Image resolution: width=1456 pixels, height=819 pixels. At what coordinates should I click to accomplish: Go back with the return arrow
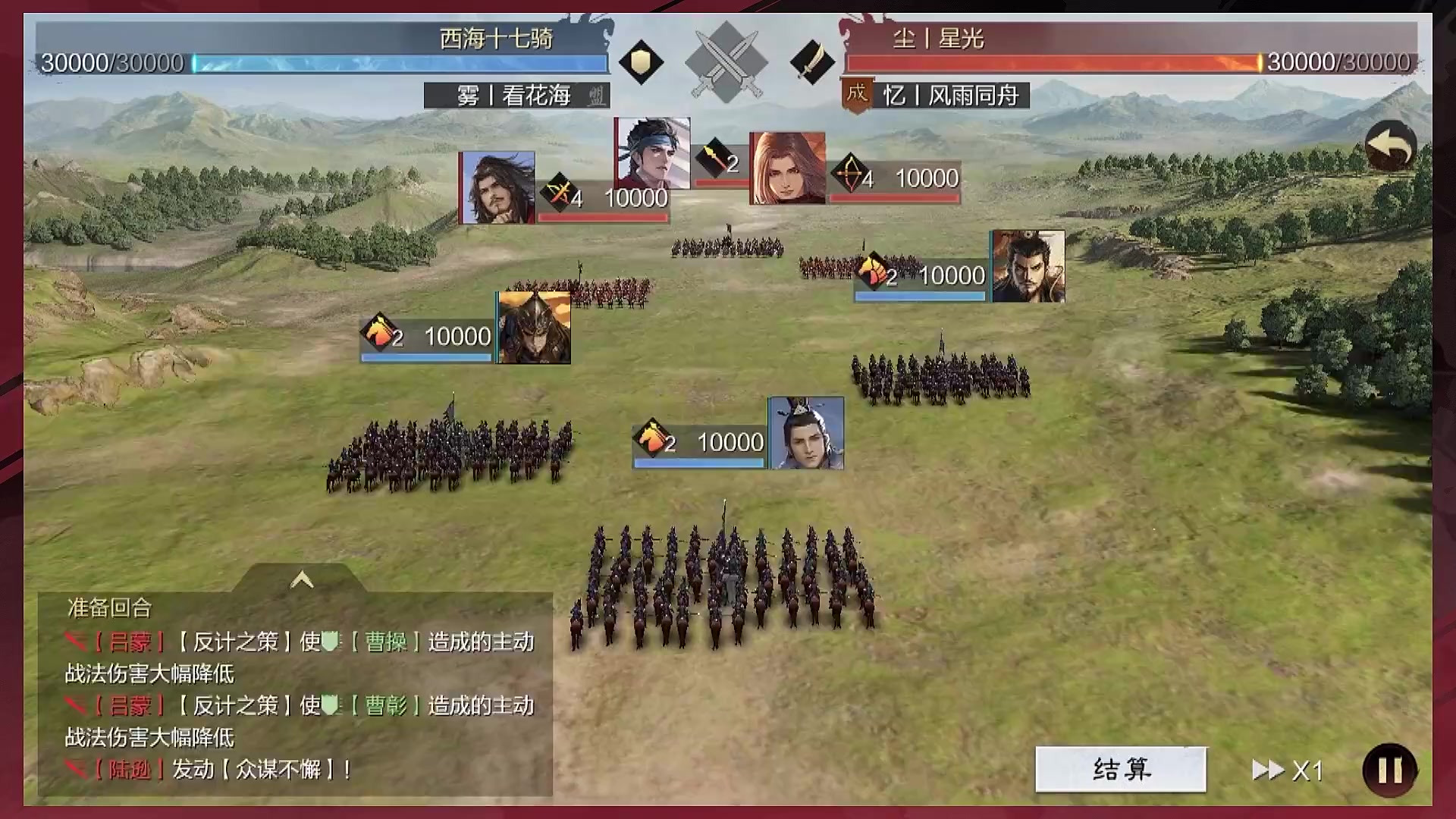(x=1390, y=146)
